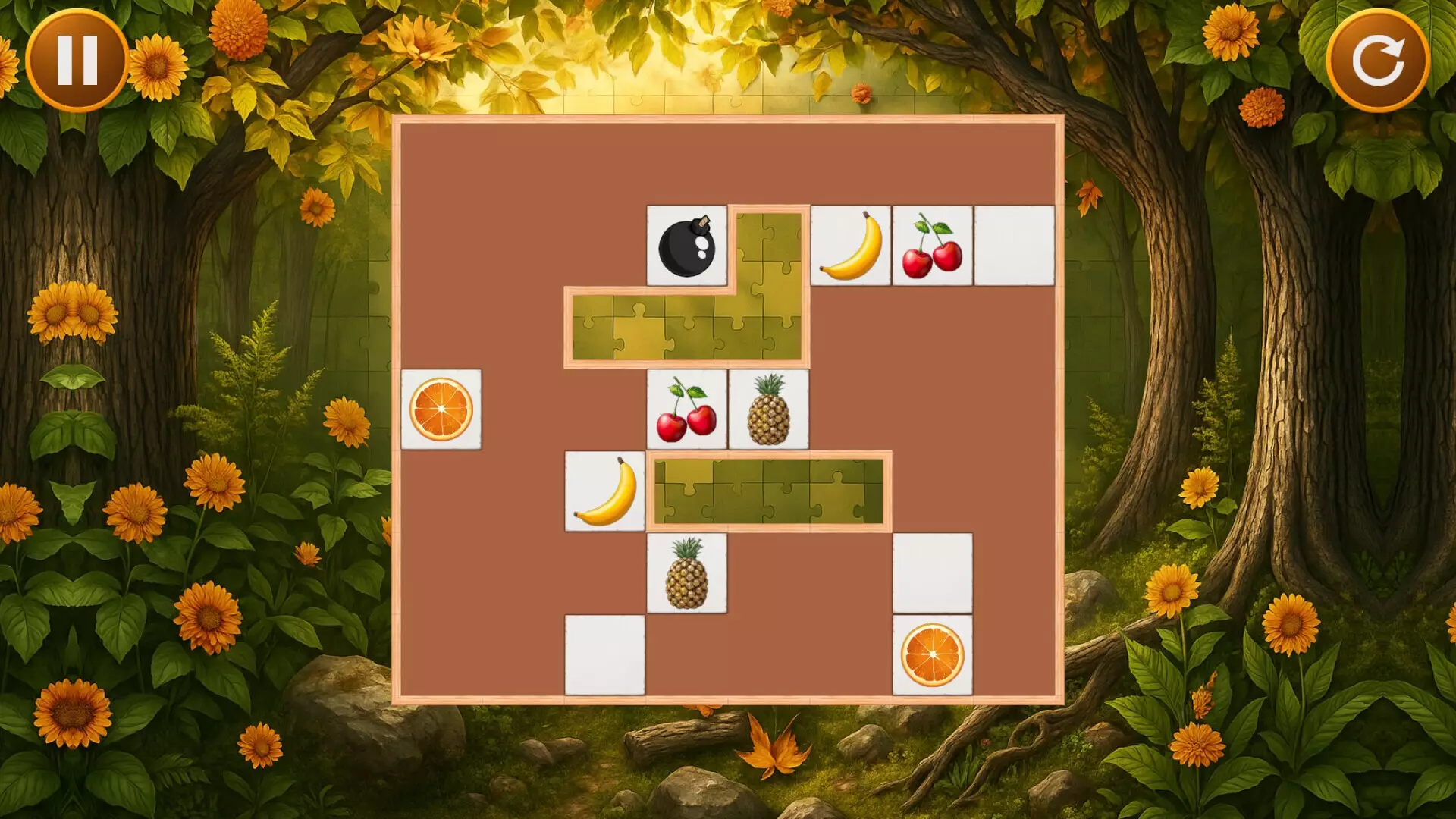Select the cherries tile next to the banana

tap(933, 246)
